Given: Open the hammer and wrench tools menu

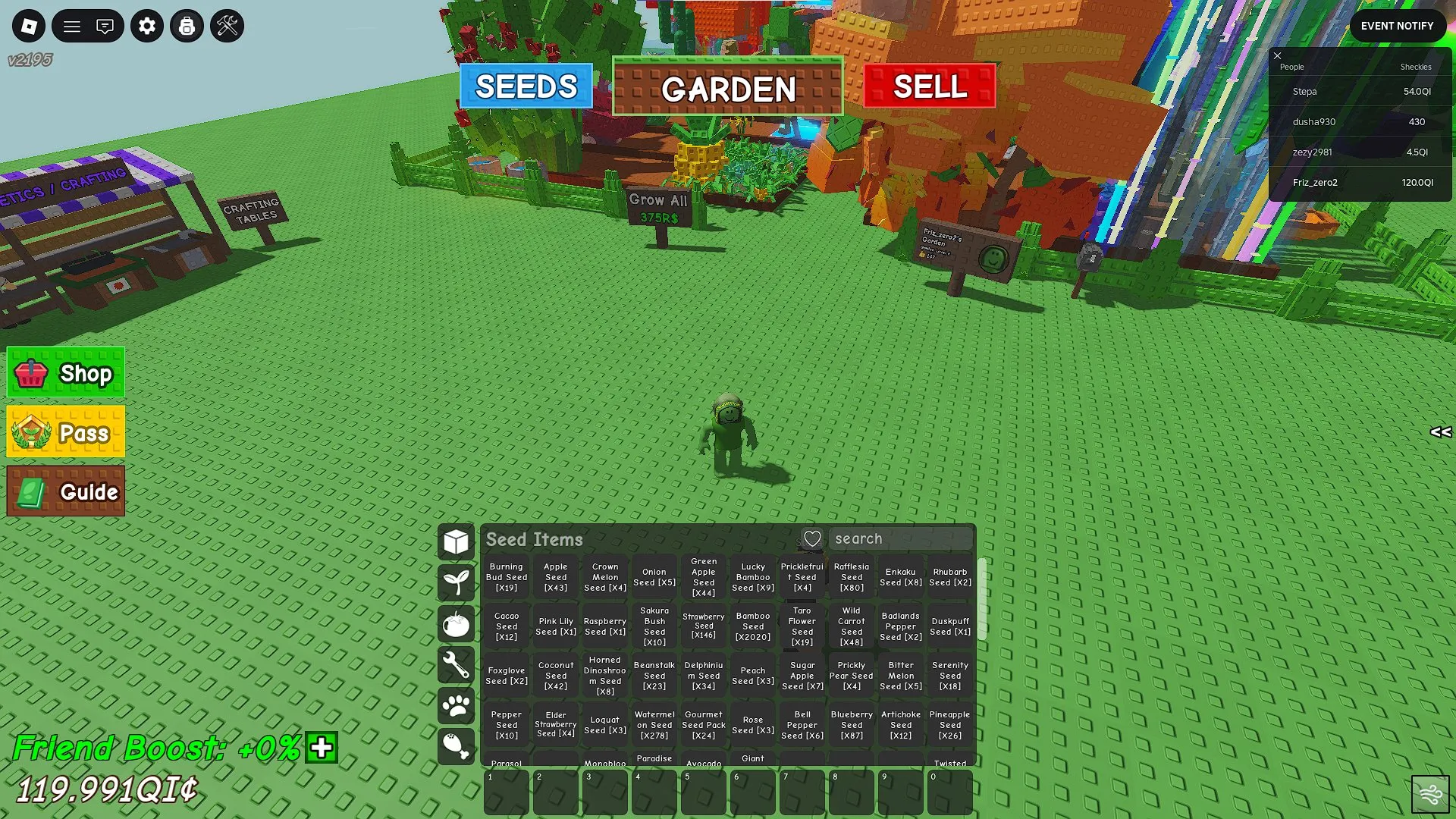Looking at the screenshot, I should click(226, 25).
